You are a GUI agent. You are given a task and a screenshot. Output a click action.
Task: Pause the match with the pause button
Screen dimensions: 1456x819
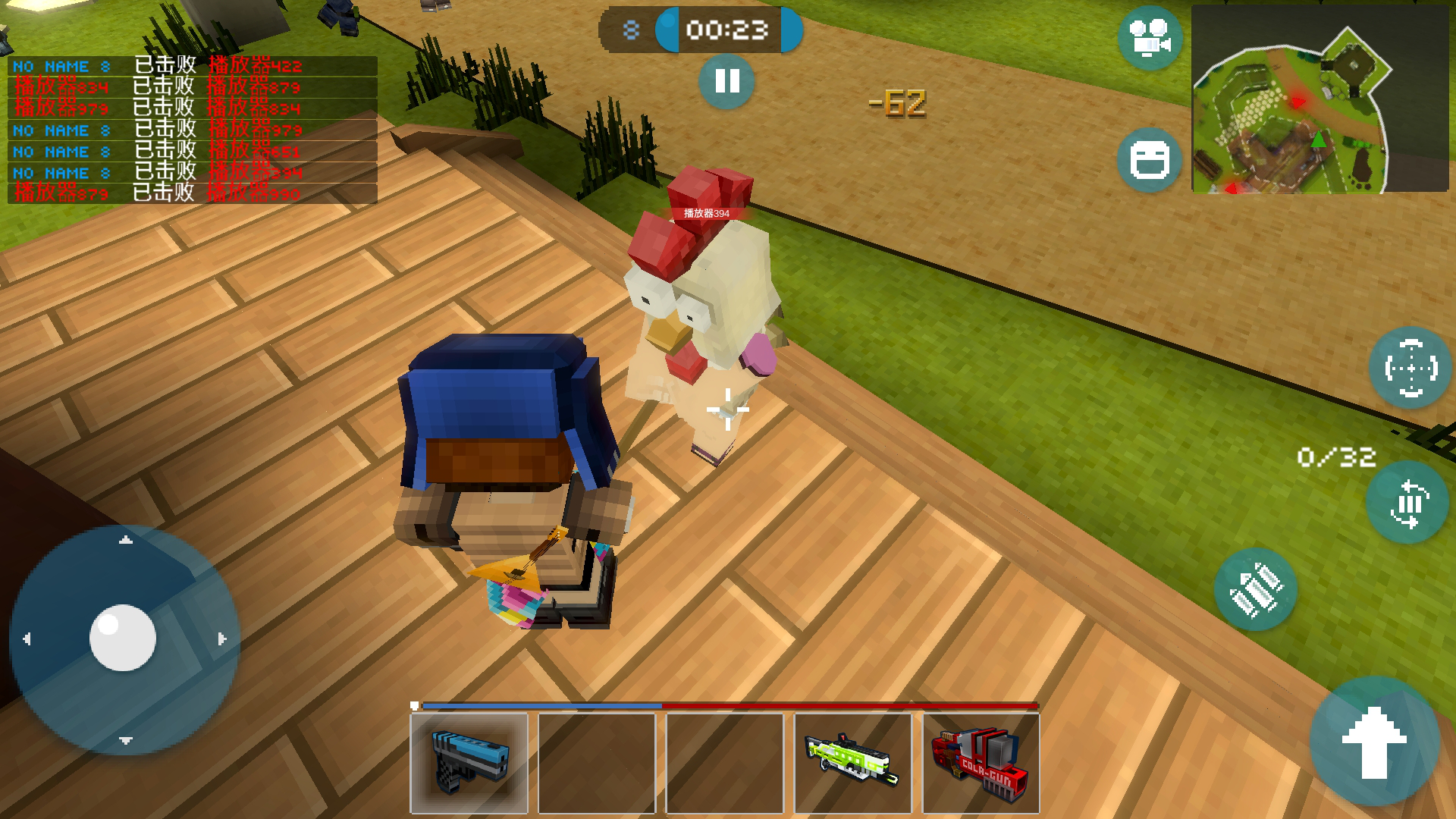[x=726, y=81]
